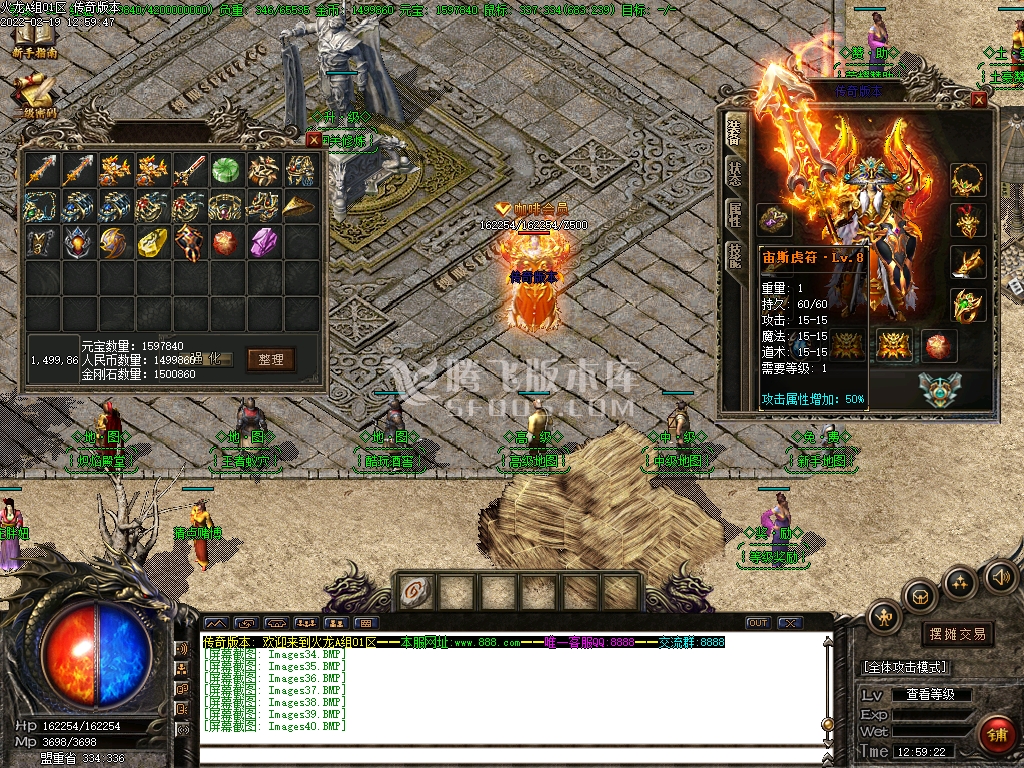The width and height of the screenshot is (1024, 768).
Task: Select the red-bladed sword in the bag
Action: tap(188, 169)
